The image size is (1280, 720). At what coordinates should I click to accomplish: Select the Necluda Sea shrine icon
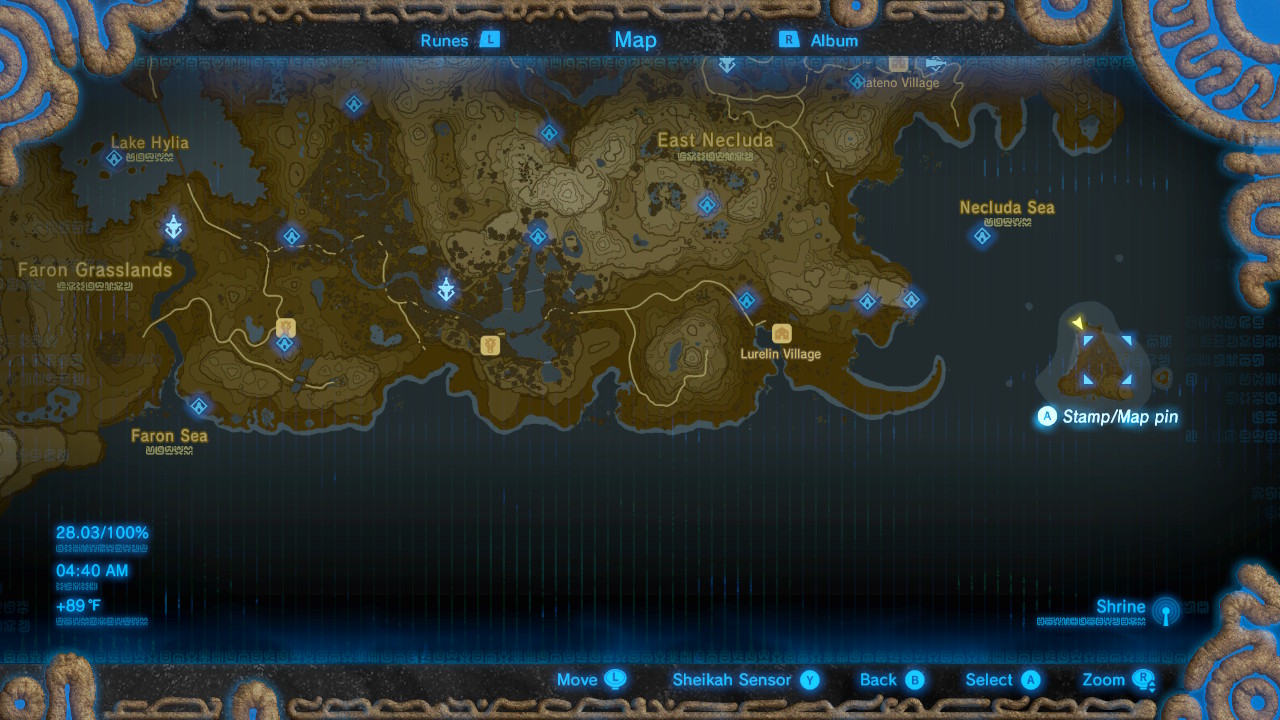(x=981, y=236)
